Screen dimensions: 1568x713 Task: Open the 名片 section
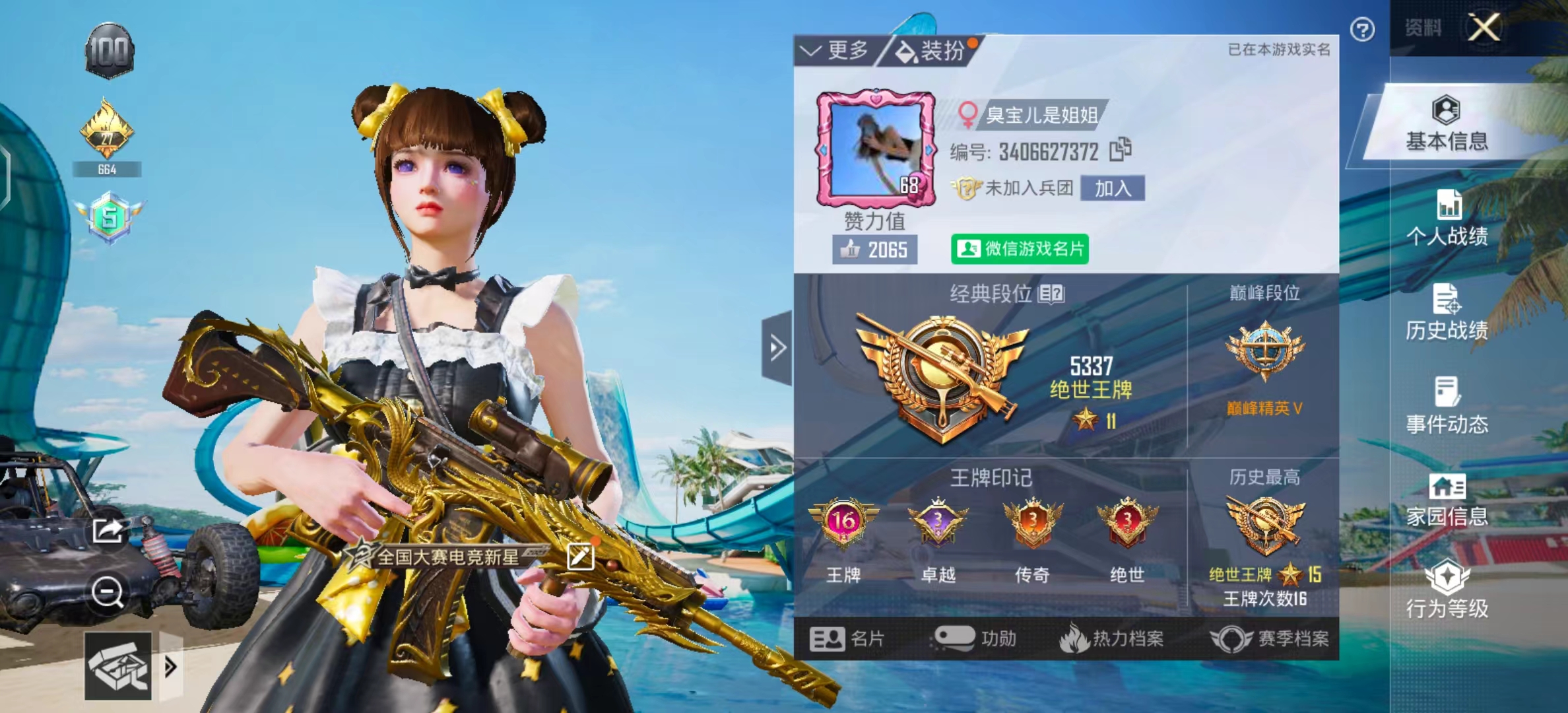coord(847,638)
